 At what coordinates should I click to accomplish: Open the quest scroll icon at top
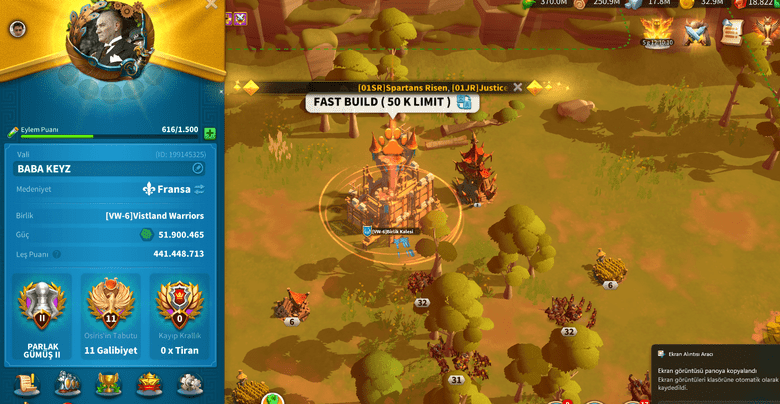[x=732, y=32]
